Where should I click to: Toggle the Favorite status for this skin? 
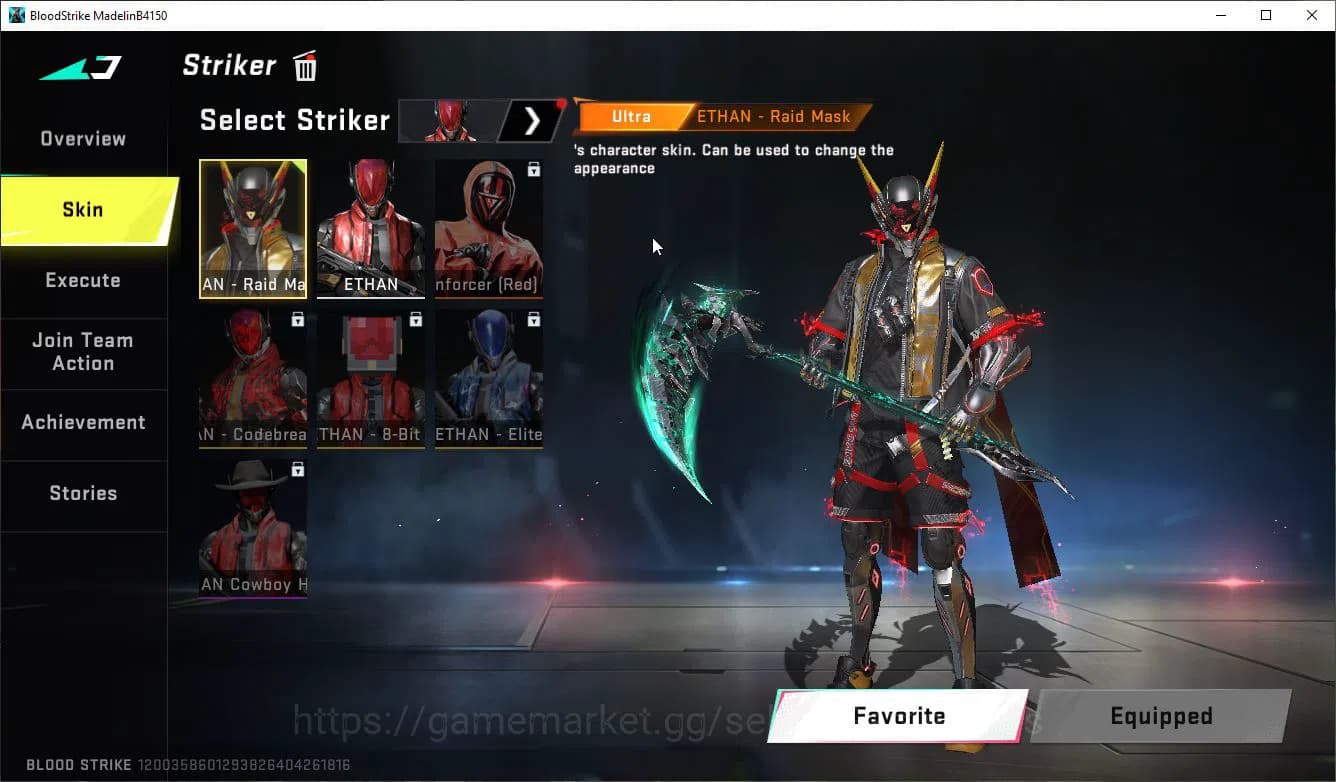click(x=897, y=716)
